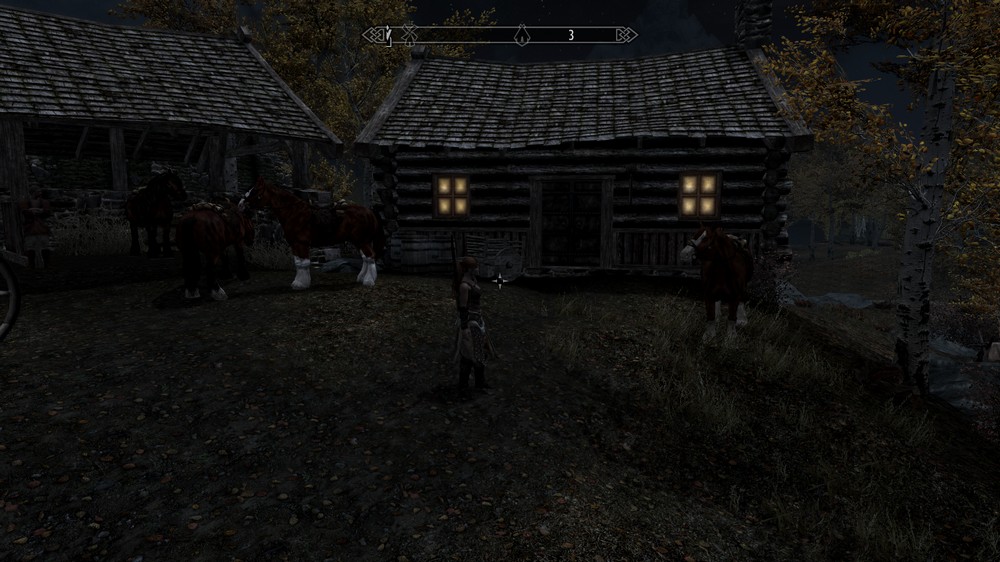Click the windmill location marker on the compass
The width and height of the screenshot is (1000, 562).
pos(408,35)
